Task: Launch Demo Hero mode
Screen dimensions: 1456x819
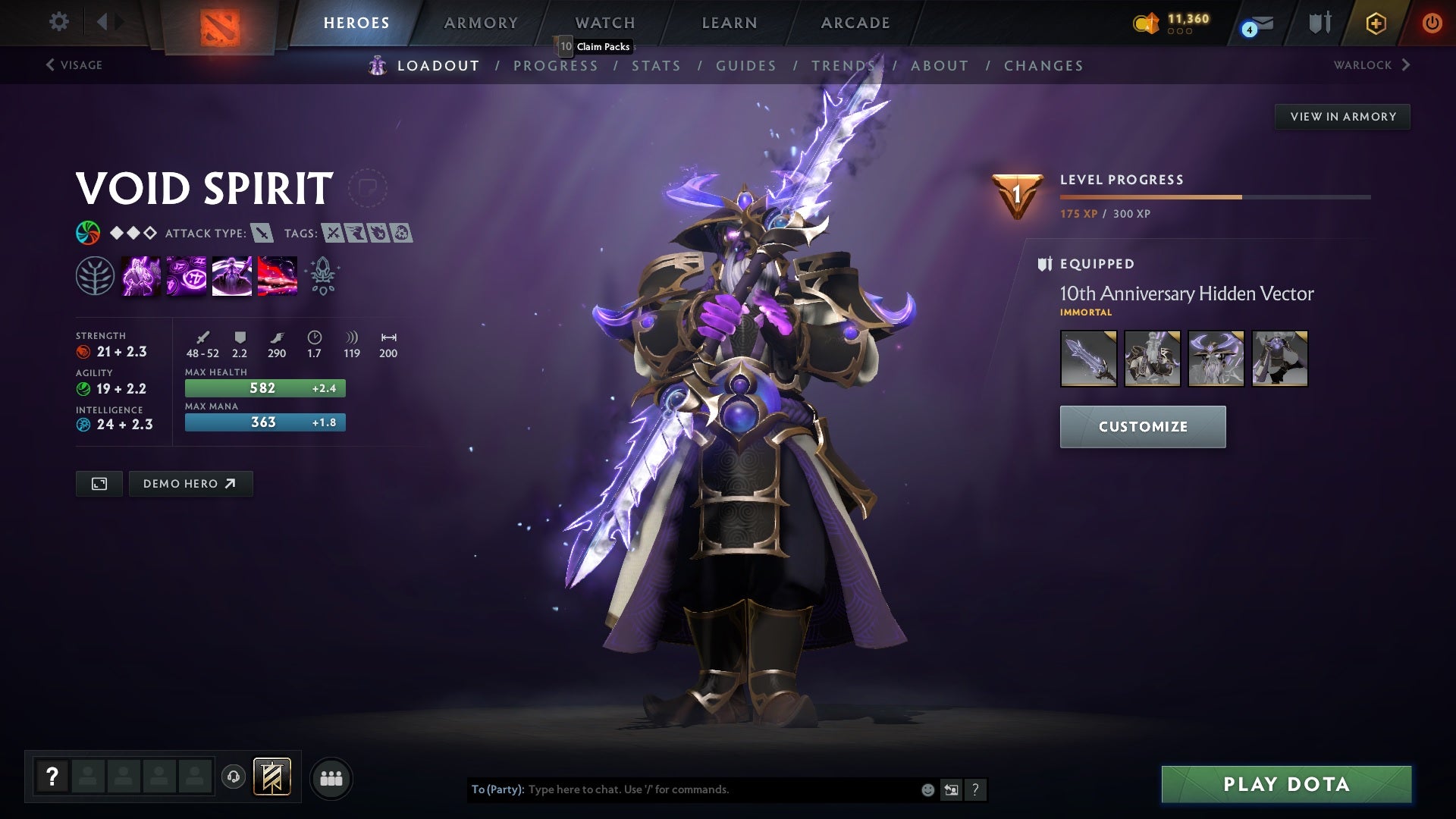Action: pos(190,484)
